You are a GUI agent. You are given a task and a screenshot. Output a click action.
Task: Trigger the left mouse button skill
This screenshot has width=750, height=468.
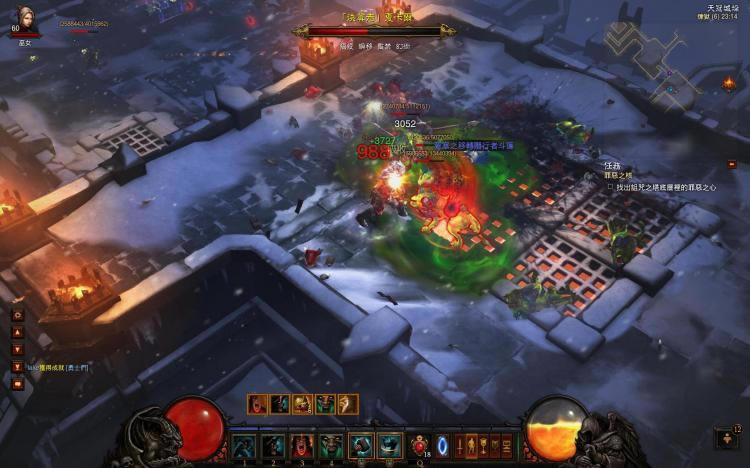pos(361,446)
